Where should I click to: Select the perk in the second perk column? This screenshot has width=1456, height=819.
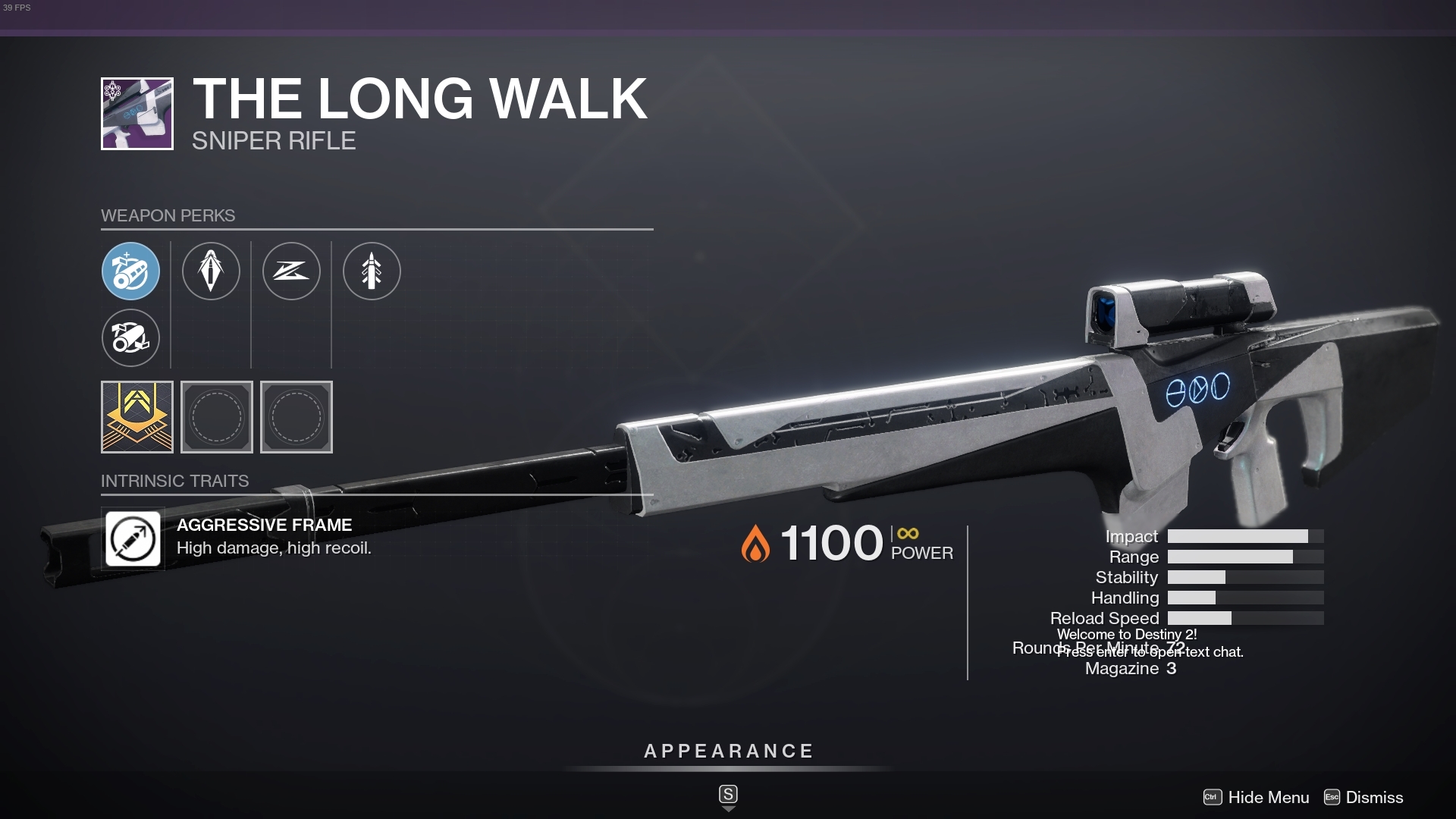(211, 271)
